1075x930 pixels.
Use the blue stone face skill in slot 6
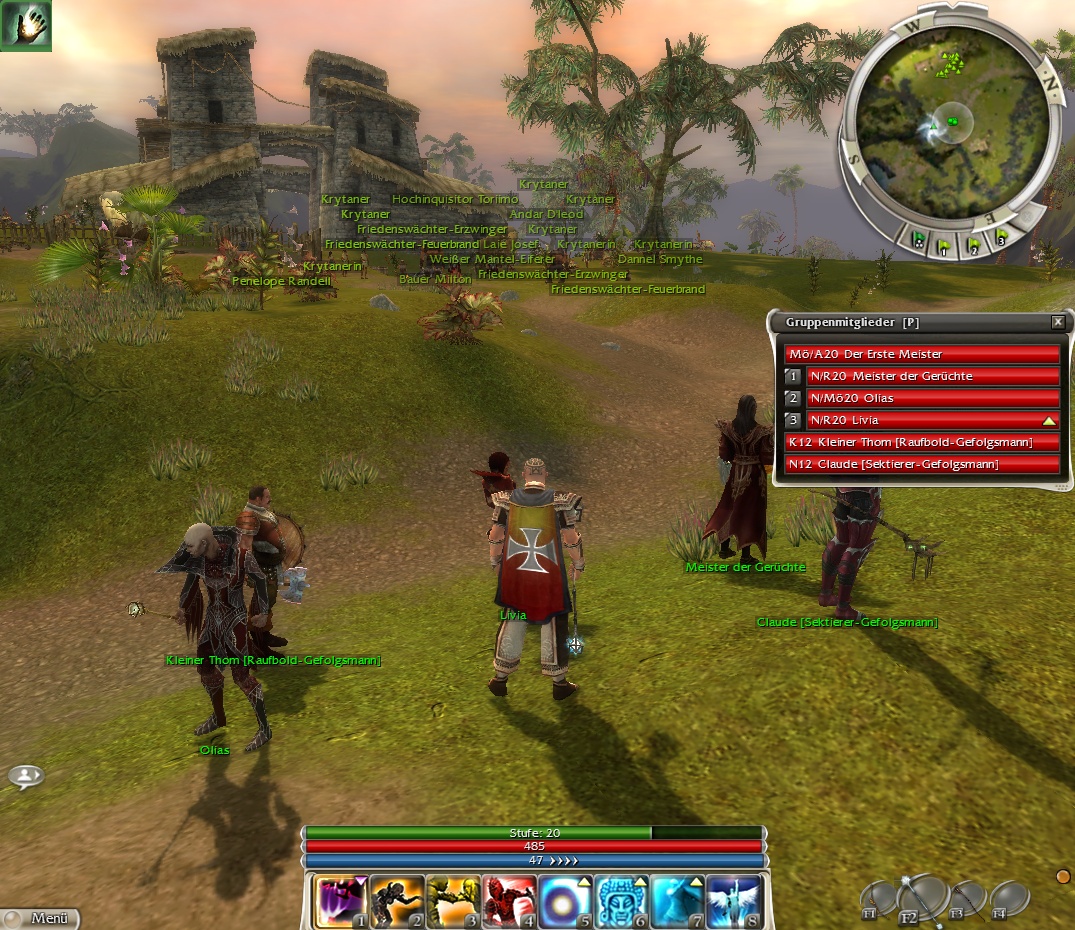(x=620, y=902)
